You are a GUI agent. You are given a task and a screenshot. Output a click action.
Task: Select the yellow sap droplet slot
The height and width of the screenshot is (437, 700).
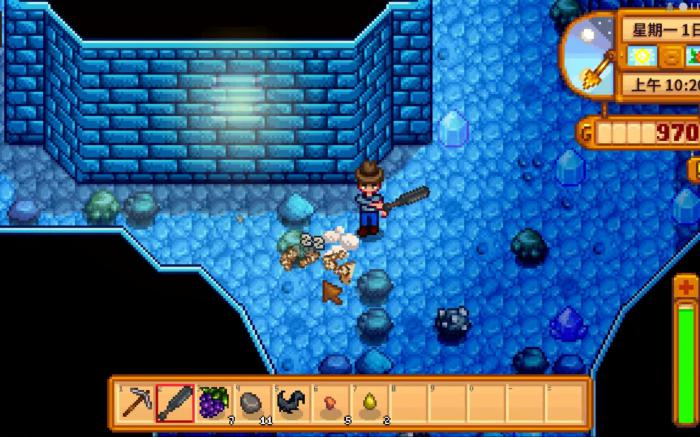367,403
